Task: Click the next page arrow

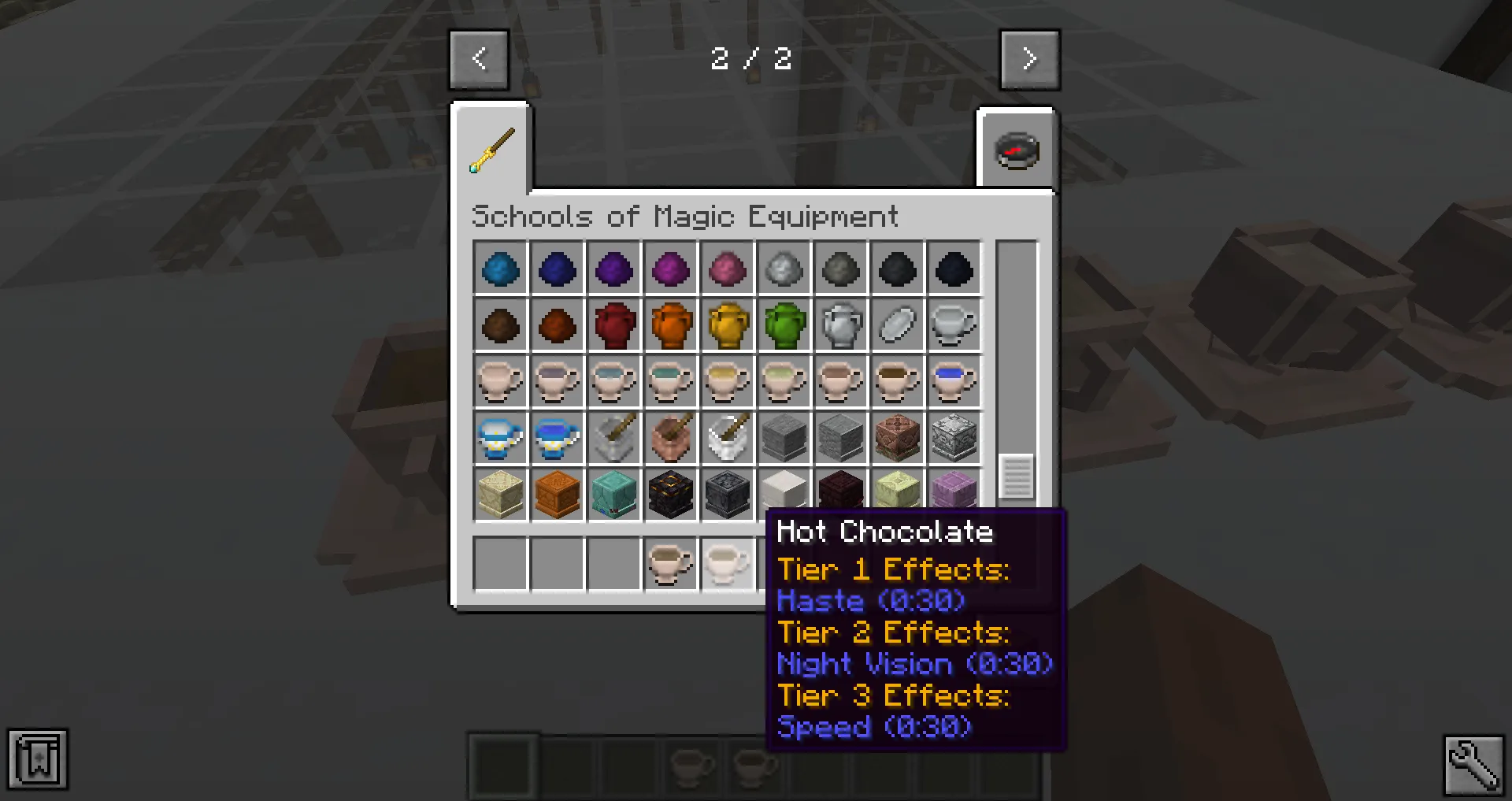Action: pos(1029,58)
